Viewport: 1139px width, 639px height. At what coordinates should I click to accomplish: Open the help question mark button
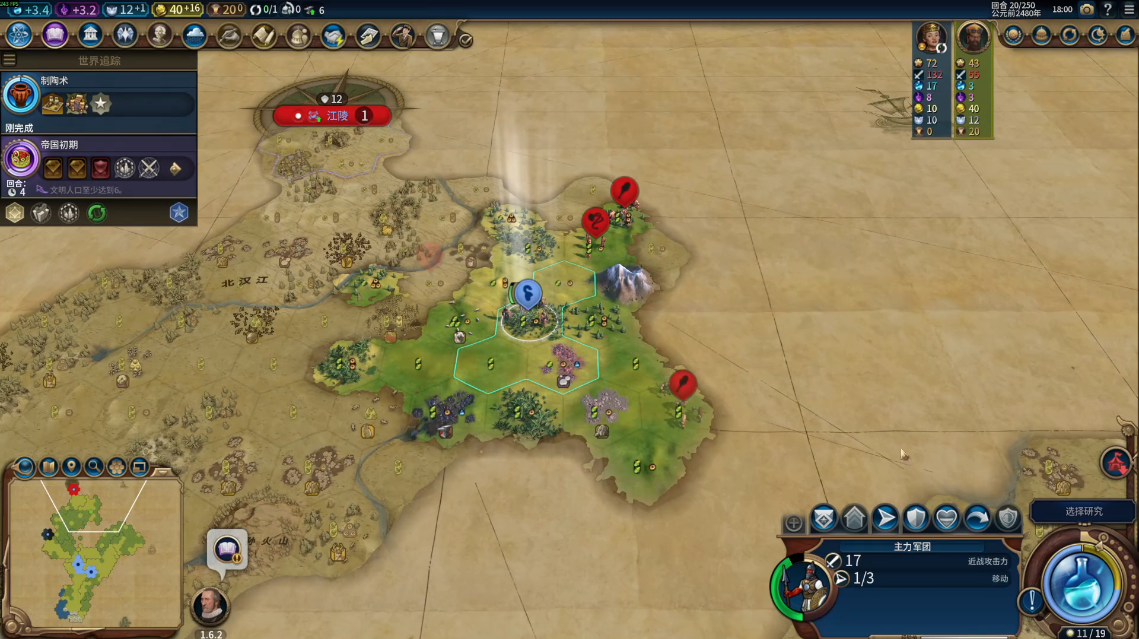1108,9
